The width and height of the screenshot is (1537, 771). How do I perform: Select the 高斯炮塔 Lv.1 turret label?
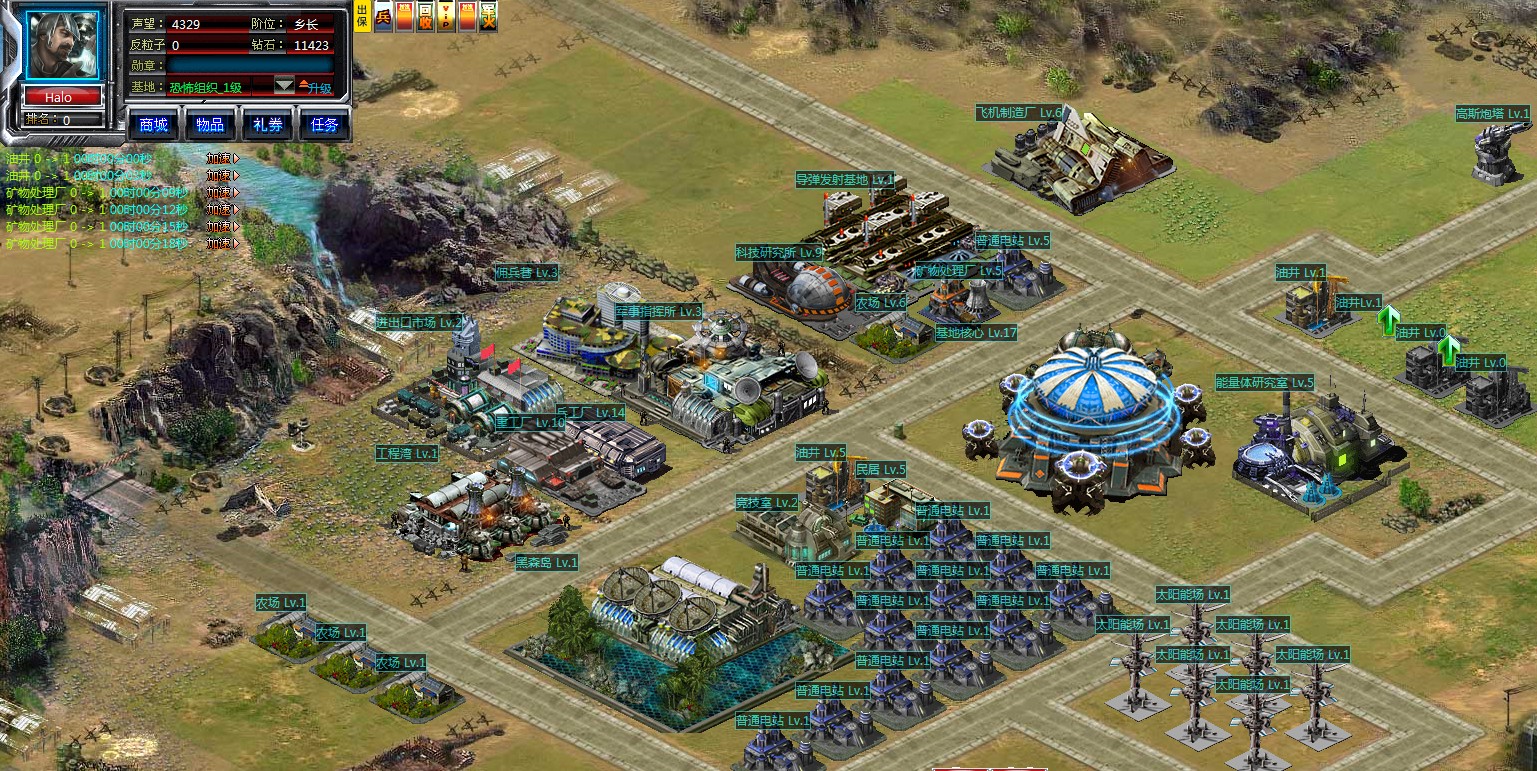tap(1493, 115)
